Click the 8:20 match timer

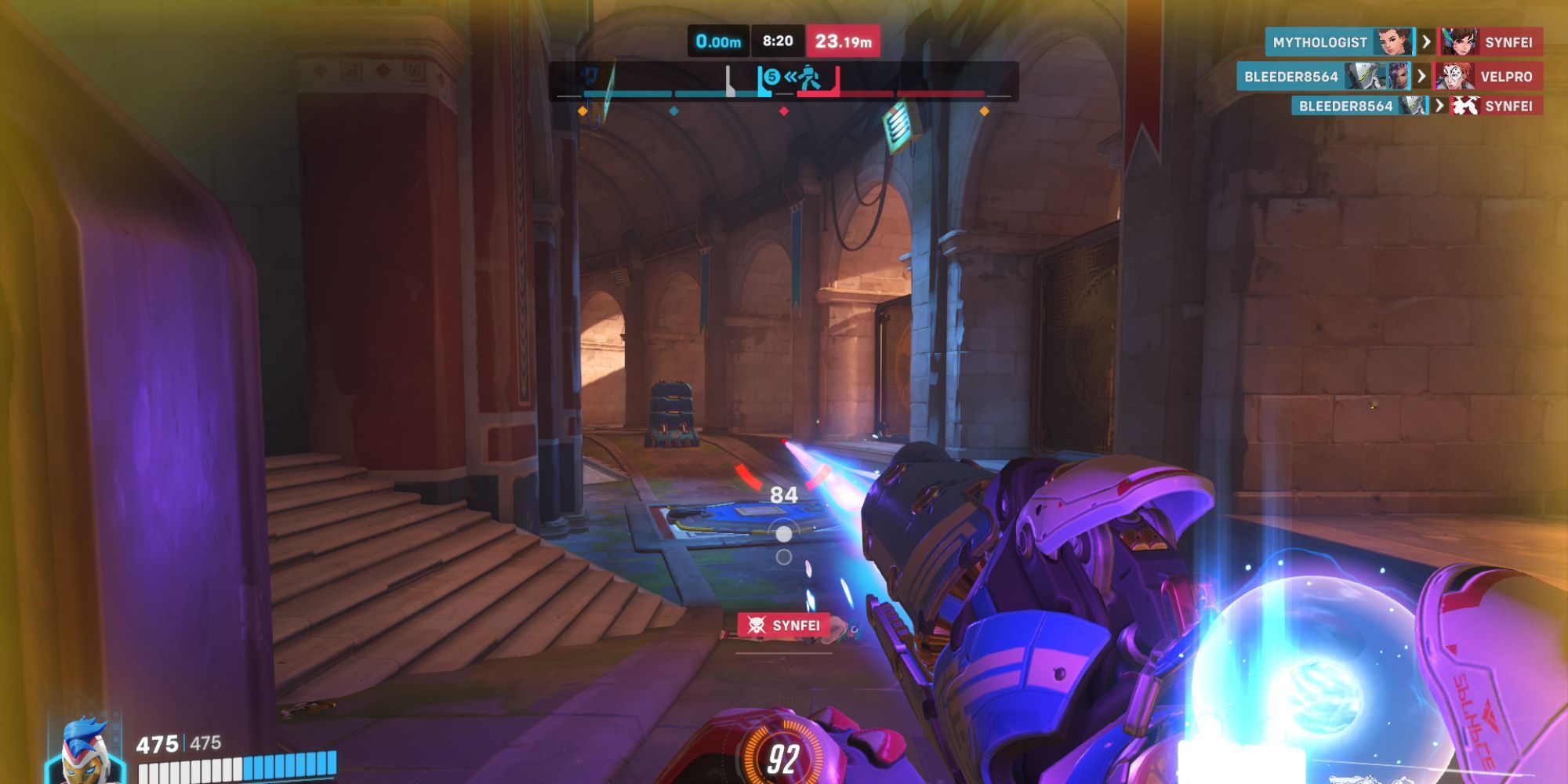click(x=778, y=42)
